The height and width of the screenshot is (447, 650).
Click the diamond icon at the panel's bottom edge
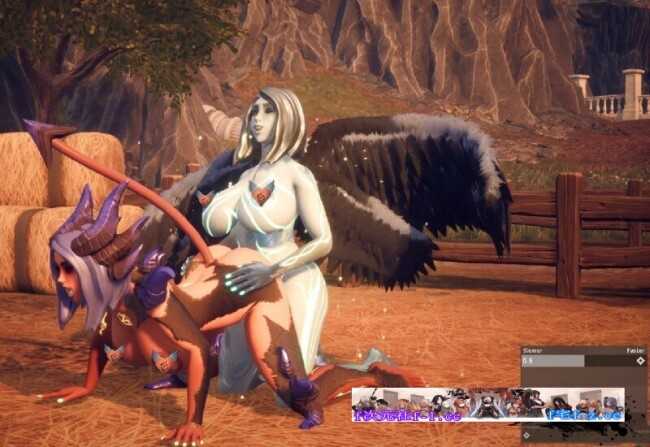(x=527, y=435)
